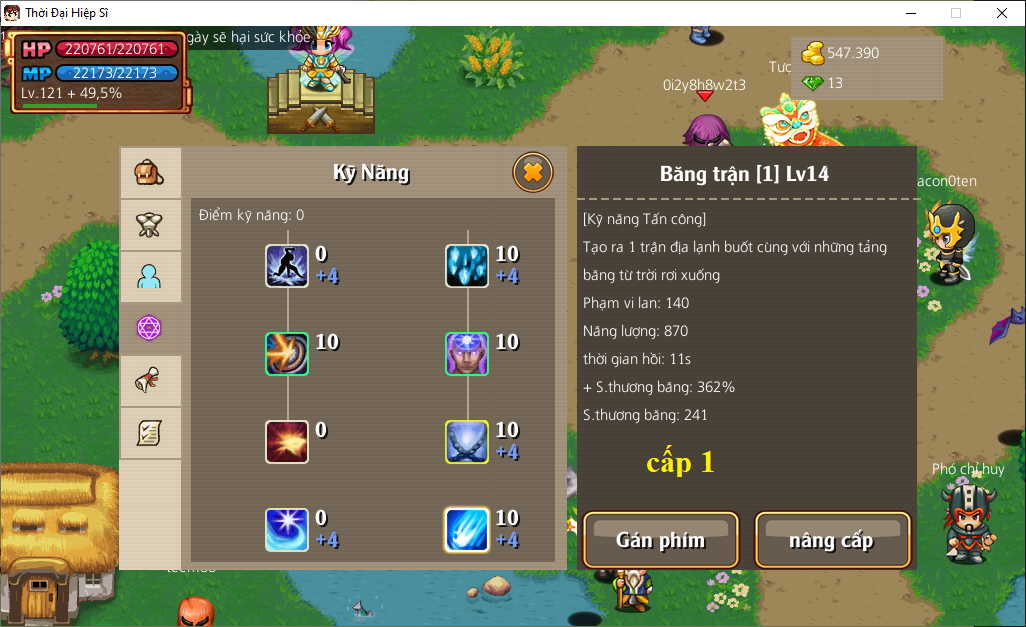The height and width of the screenshot is (627, 1026).
Task: Switch to the armor equipment tab
Action: click(x=150, y=225)
